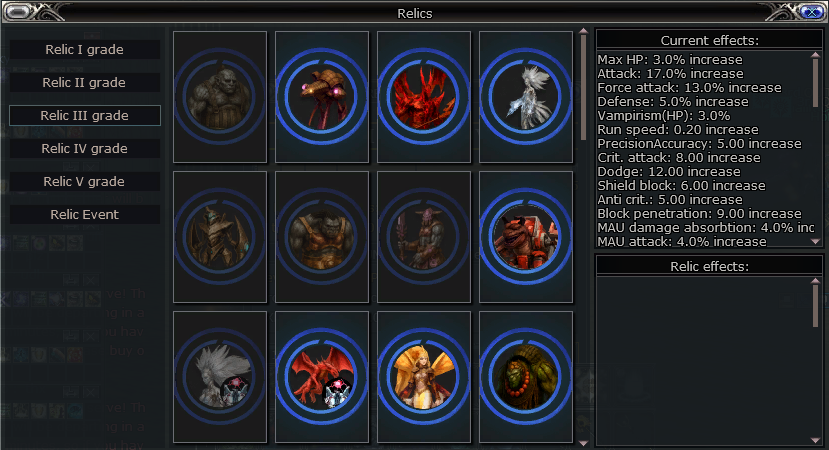
Task: Click the Current effects scroll-up arrow
Action: (x=816, y=56)
